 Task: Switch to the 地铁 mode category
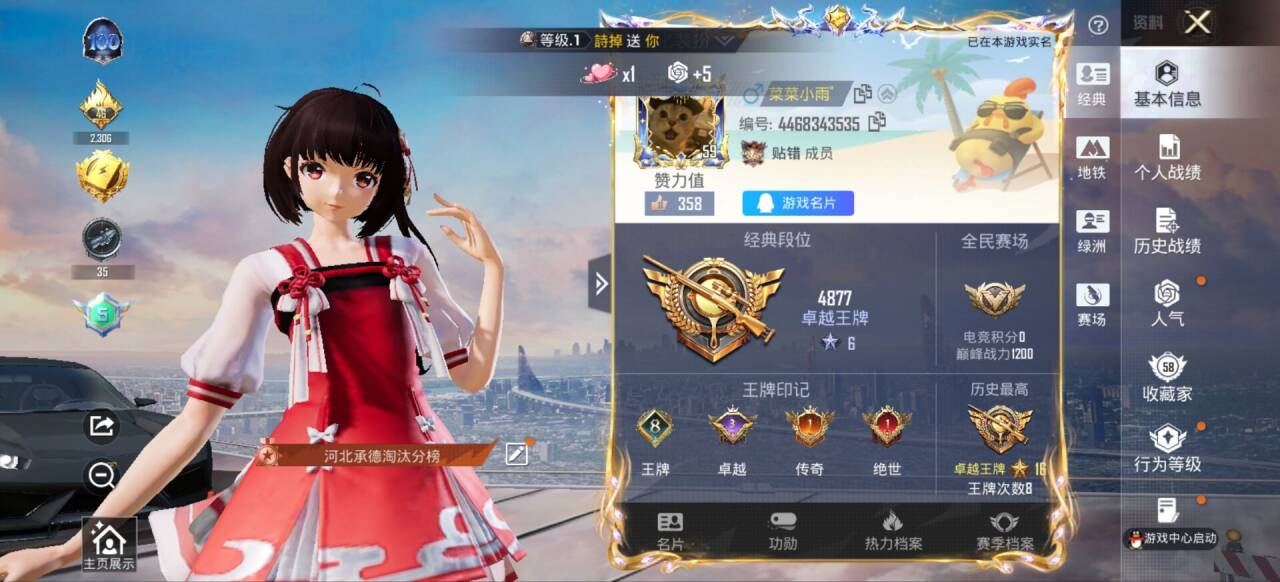coord(1092,158)
